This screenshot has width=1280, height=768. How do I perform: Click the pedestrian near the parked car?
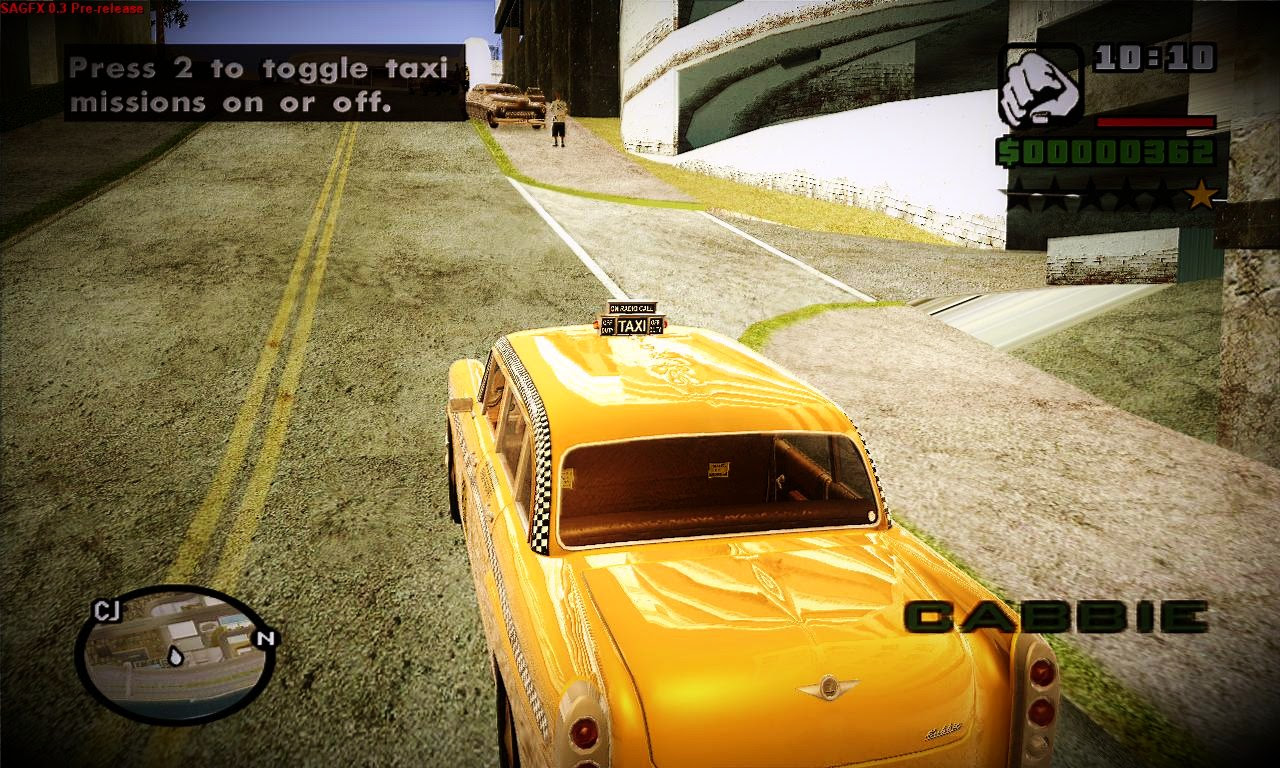[x=556, y=120]
